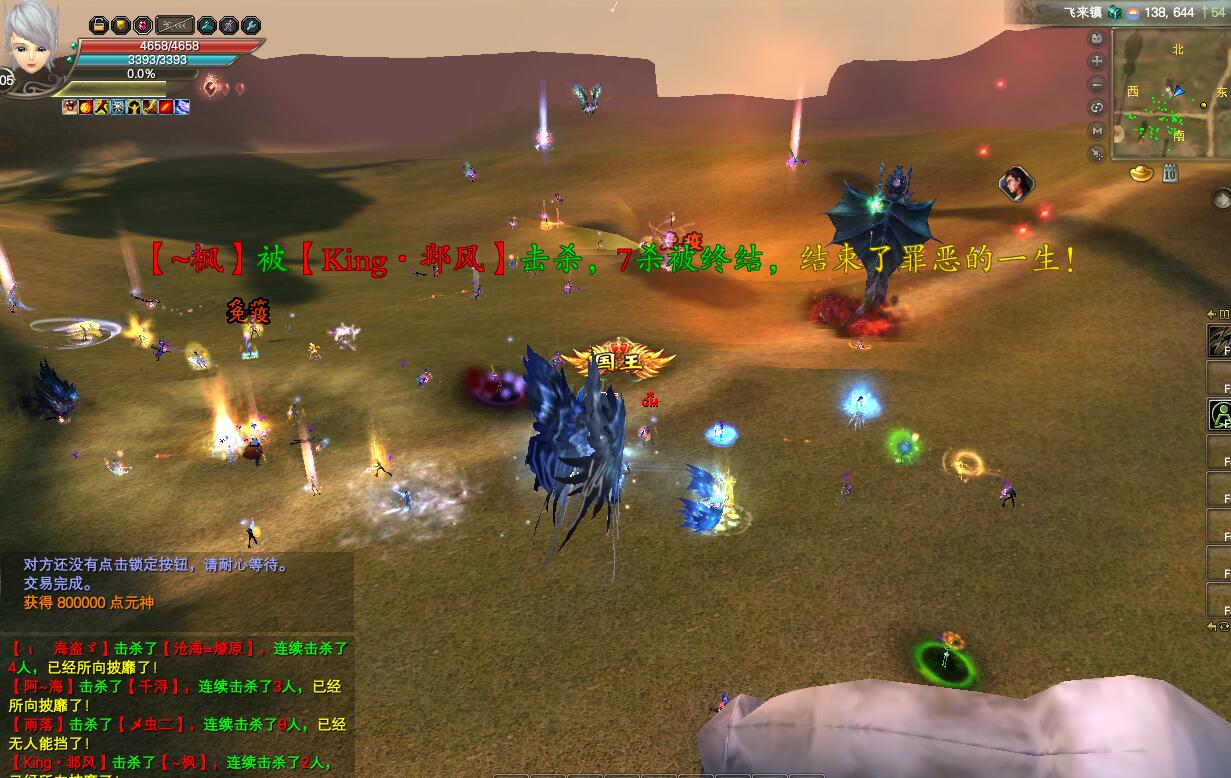Click the white snowflake buff icon

(x=117, y=107)
